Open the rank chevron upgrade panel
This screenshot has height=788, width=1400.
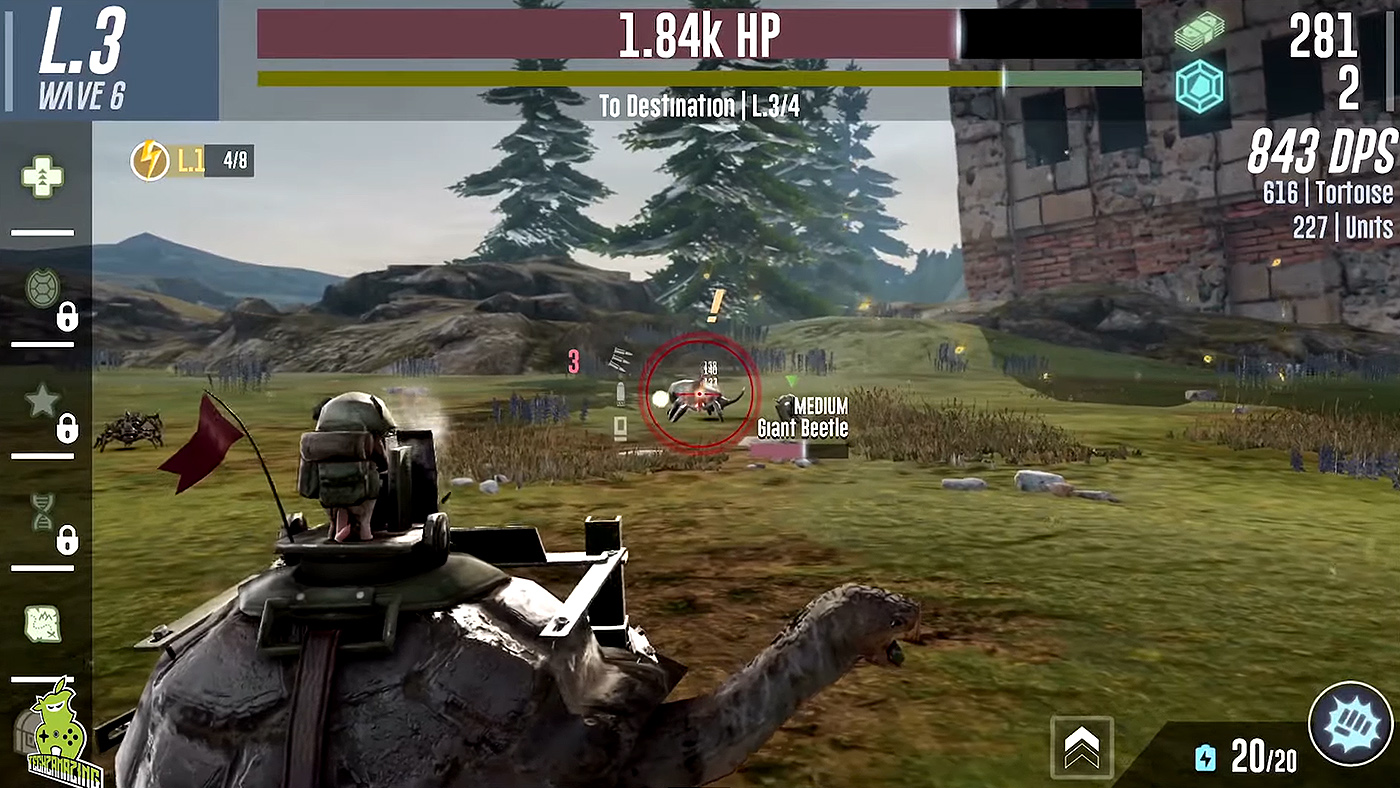(1083, 745)
